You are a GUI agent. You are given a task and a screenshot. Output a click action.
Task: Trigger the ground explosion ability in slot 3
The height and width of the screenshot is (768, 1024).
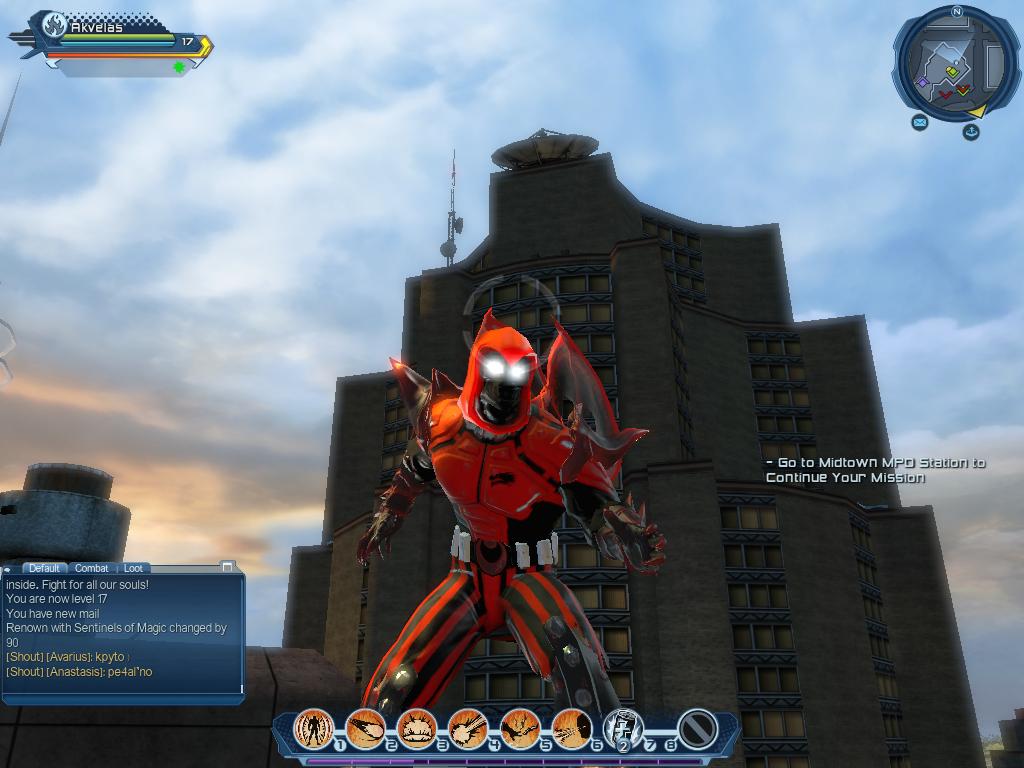tap(416, 729)
